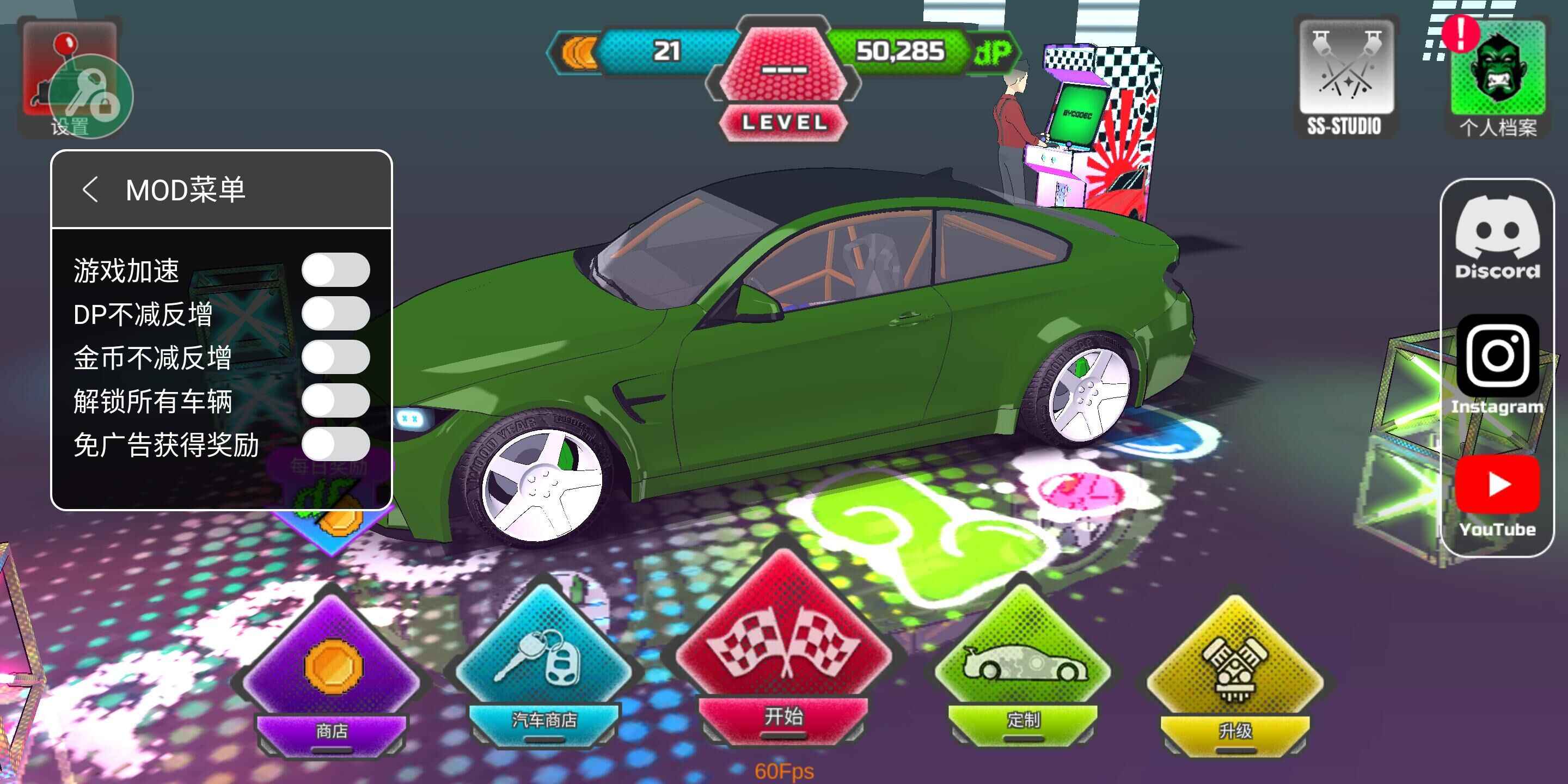1568x784 pixels.
Task: Open the 商店 coin shop
Action: coord(332,676)
